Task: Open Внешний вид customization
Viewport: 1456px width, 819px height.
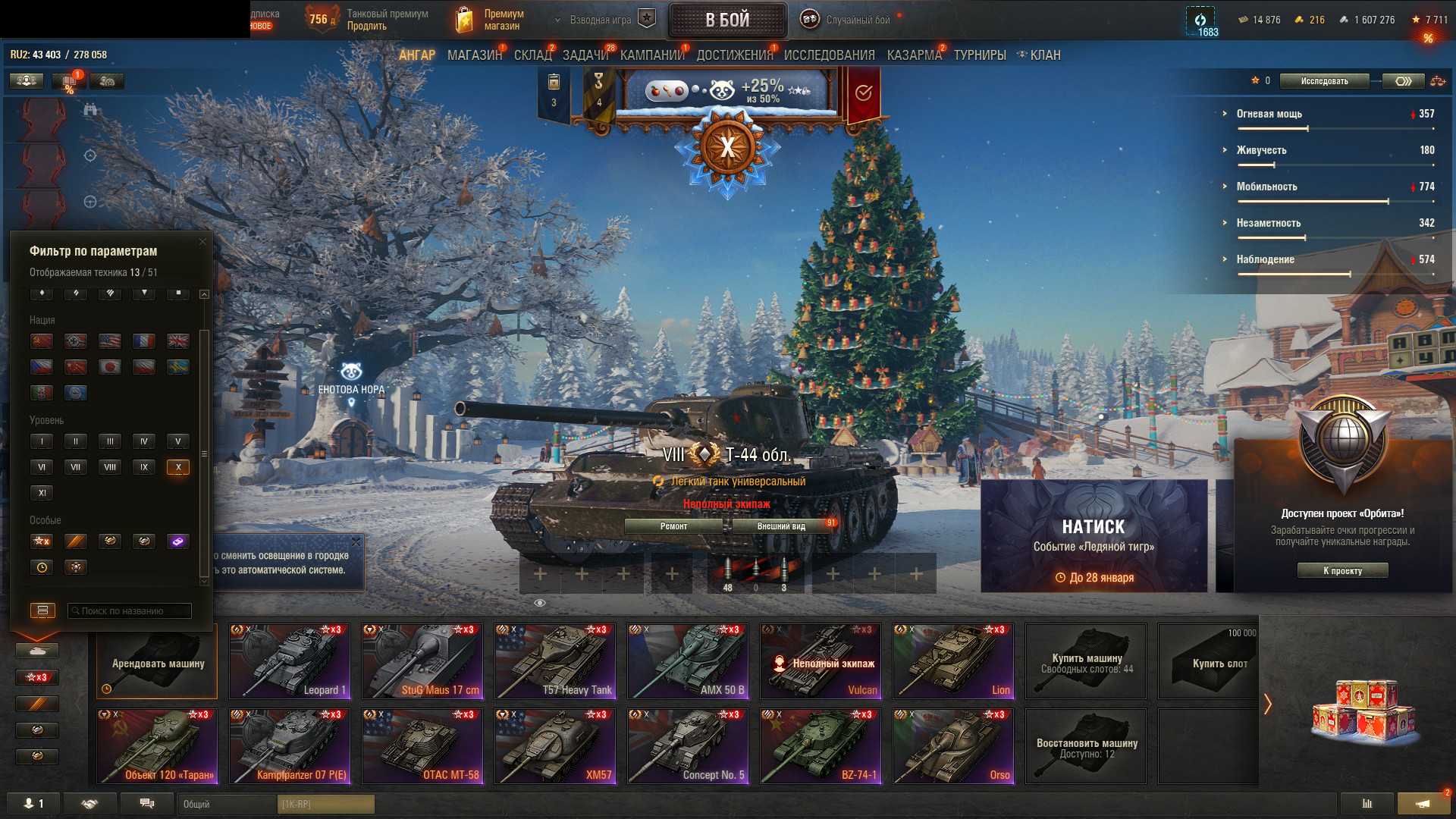Action: tap(781, 526)
